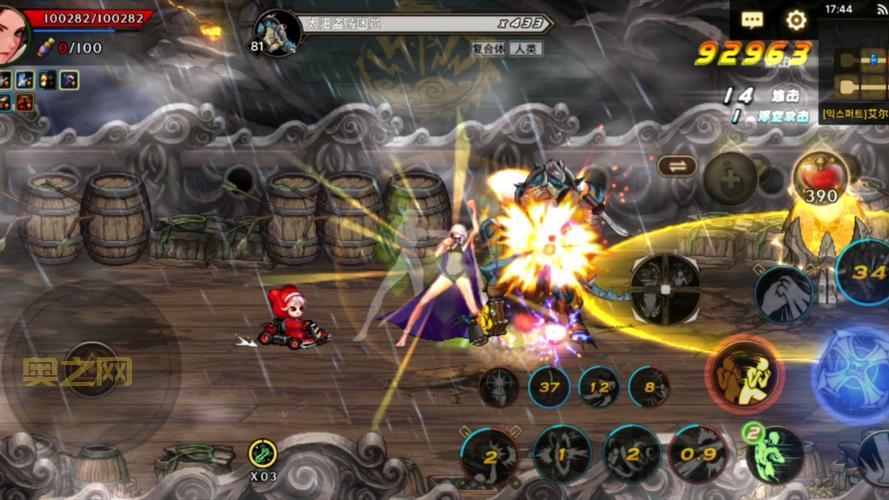Screen dimensions: 889x500
Task: Select the skill with 1 cooldown
Action: (561, 455)
